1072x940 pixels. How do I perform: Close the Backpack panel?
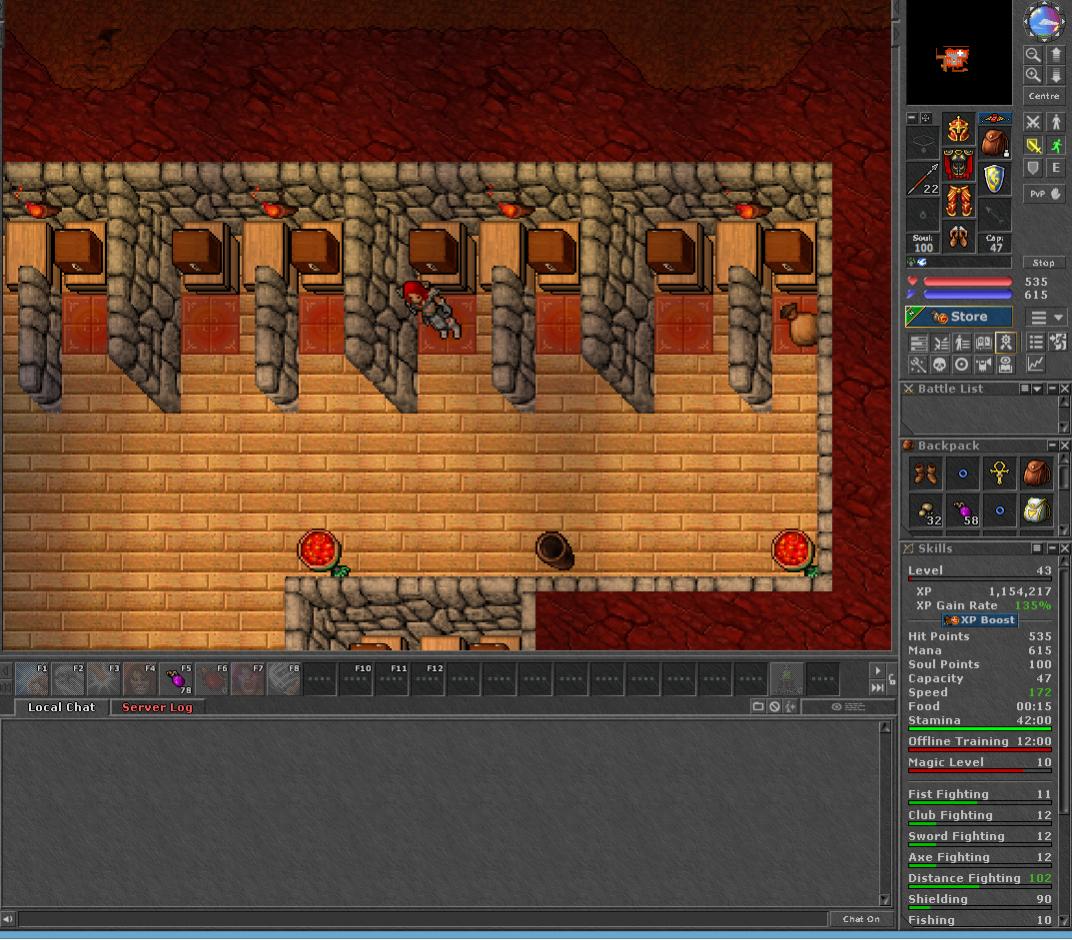pos(1064,445)
